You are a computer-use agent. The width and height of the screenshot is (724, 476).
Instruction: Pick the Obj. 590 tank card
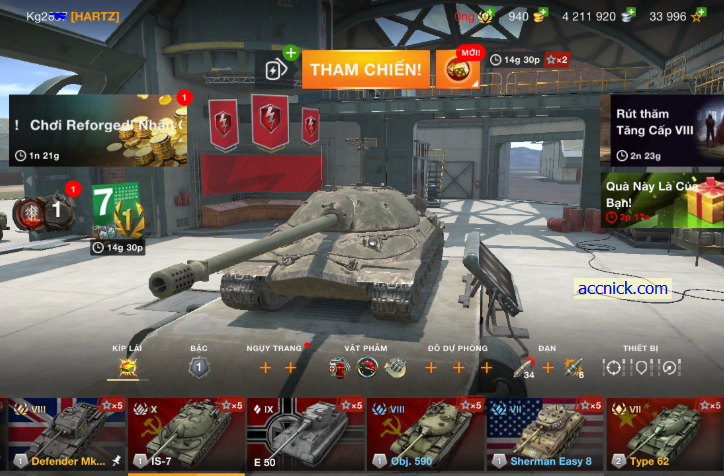[425, 434]
